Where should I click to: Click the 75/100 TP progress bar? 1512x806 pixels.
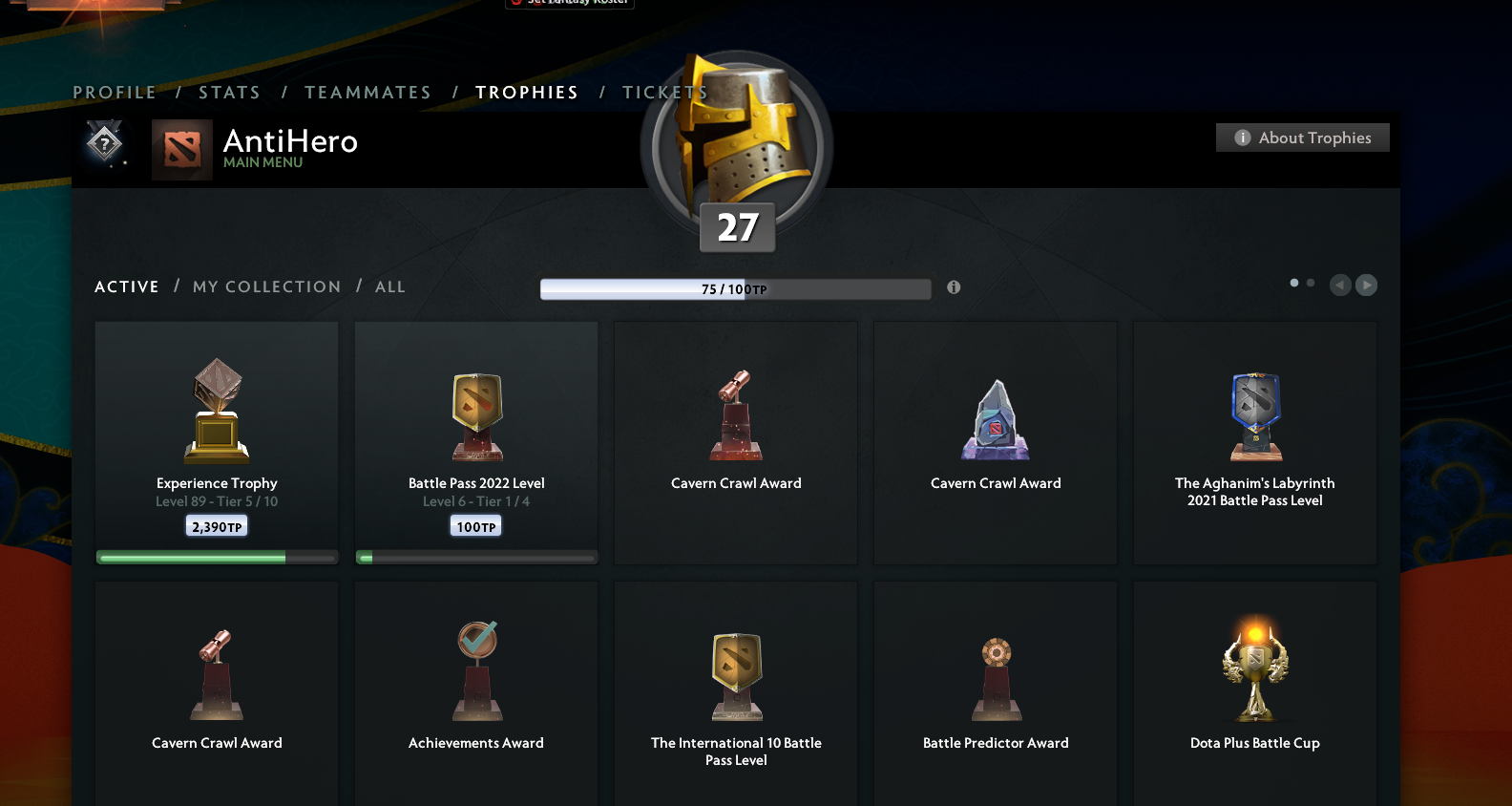pyautogui.click(x=735, y=288)
